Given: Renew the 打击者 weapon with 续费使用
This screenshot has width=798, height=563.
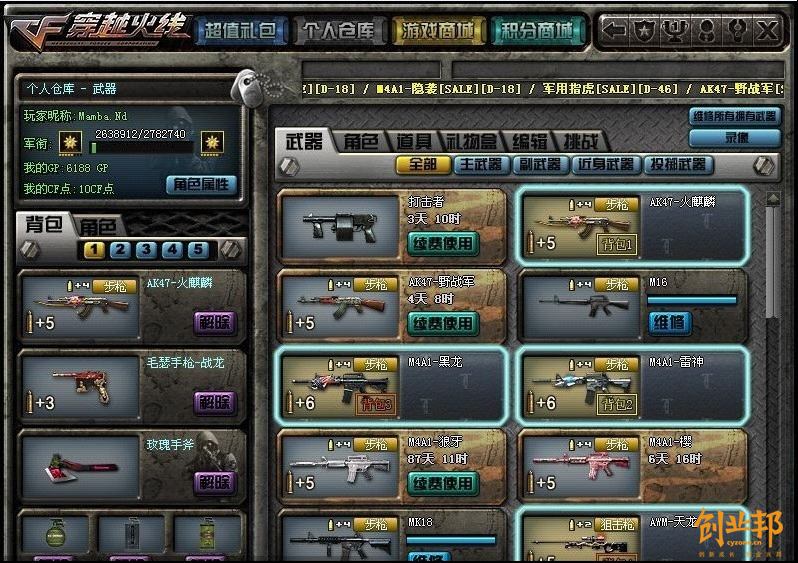Looking at the screenshot, I should [x=443, y=243].
